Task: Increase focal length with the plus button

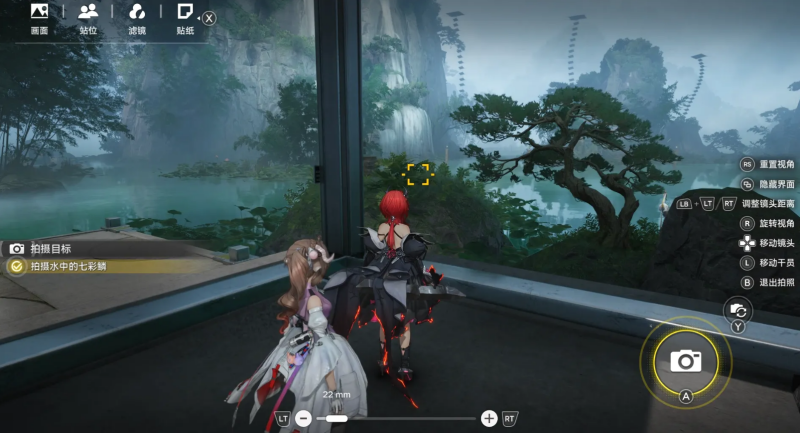Action: tap(489, 418)
